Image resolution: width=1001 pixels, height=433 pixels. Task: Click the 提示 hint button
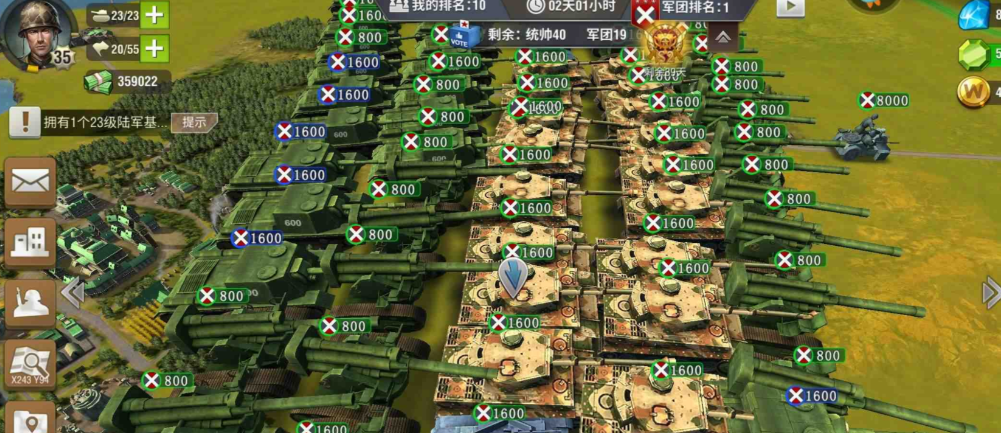pos(194,122)
